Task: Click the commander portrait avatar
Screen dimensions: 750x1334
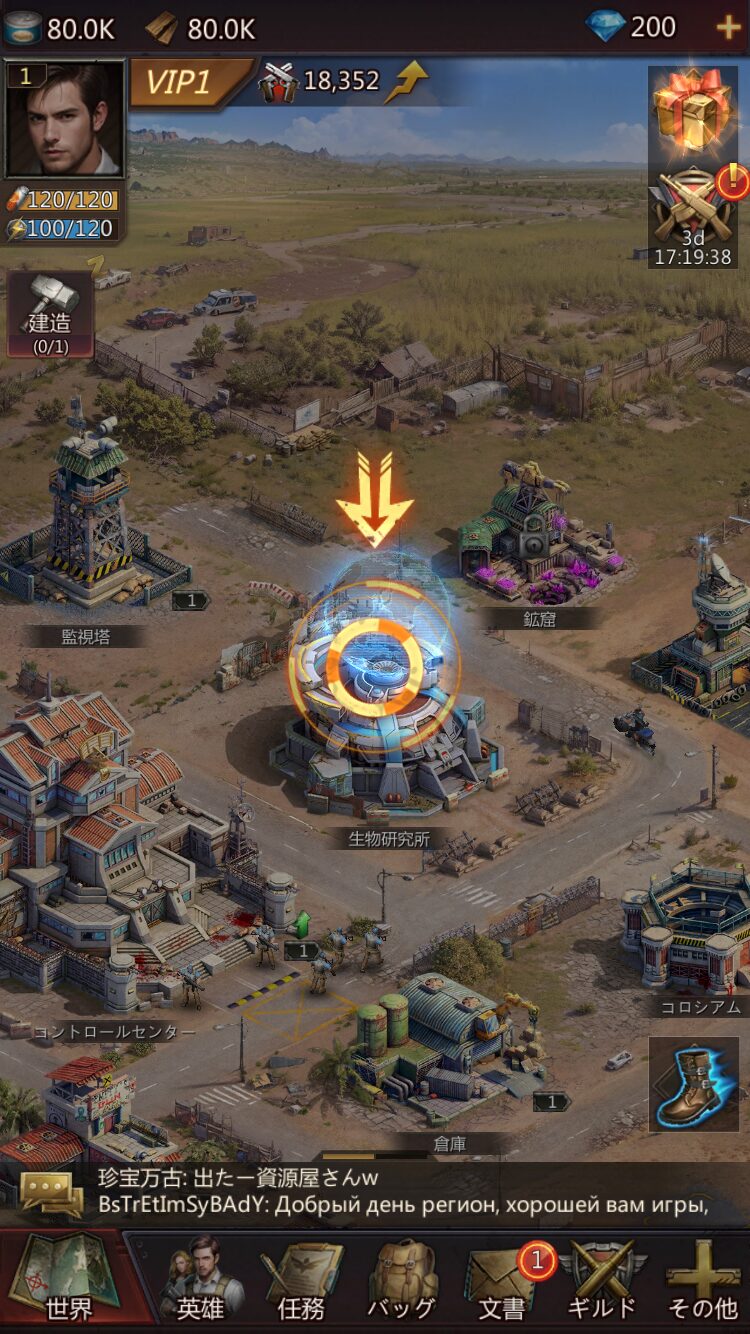Action: 65,119
